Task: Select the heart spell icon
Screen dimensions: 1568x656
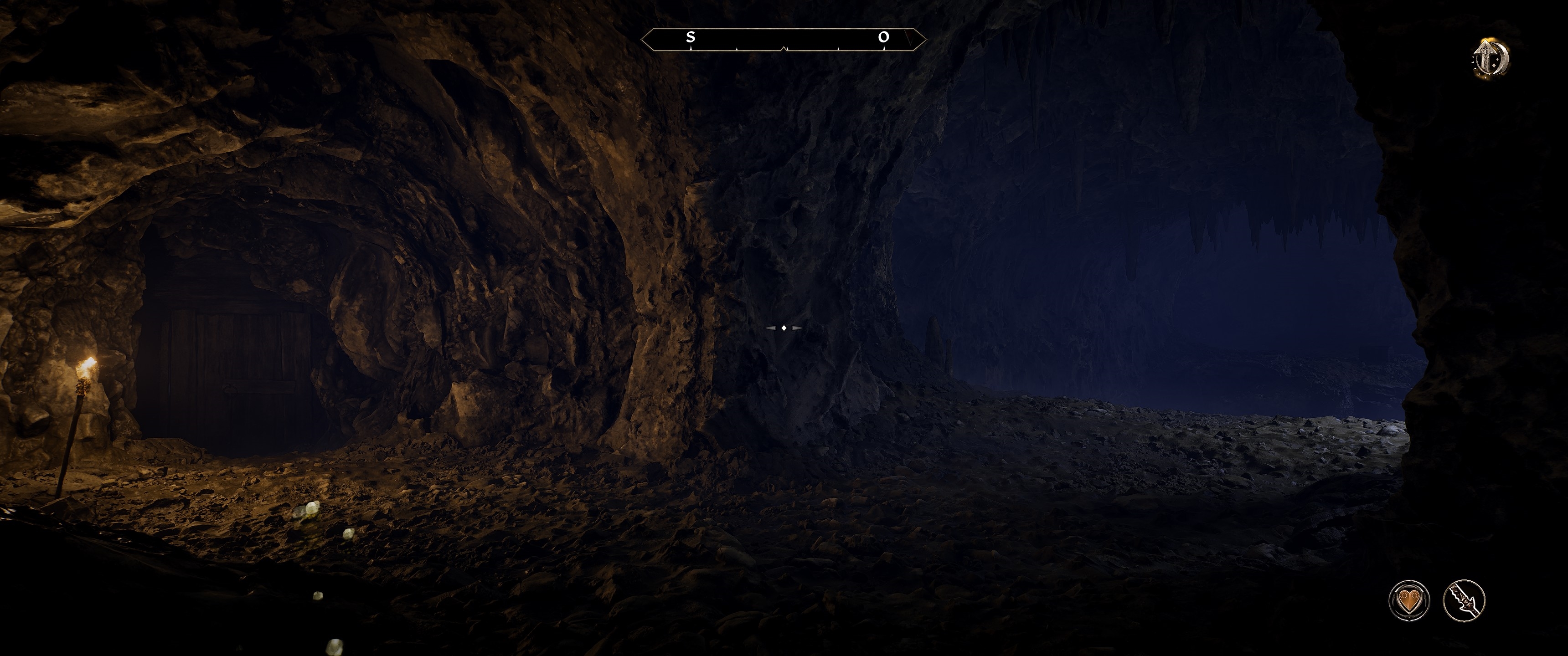Action: (1408, 600)
